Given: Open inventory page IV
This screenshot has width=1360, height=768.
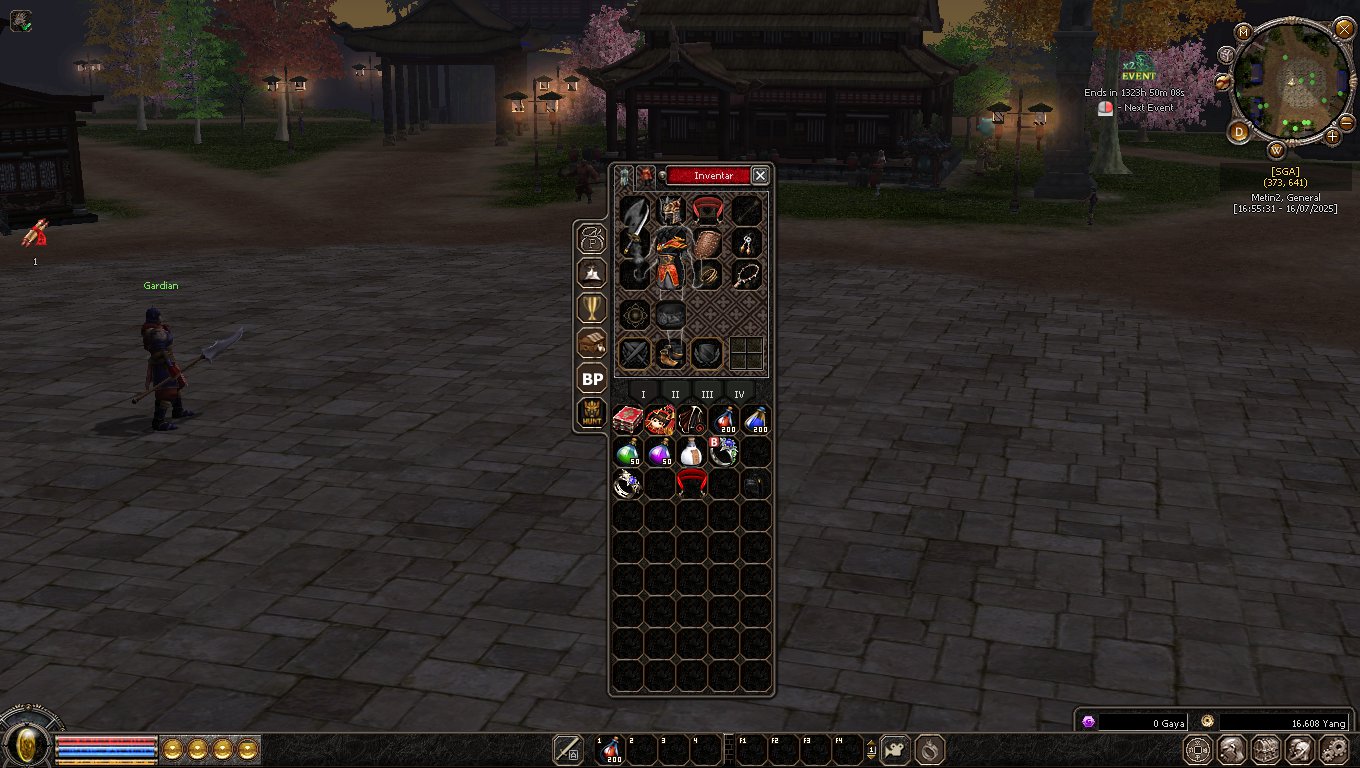Looking at the screenshot, I should coord(739,395).
